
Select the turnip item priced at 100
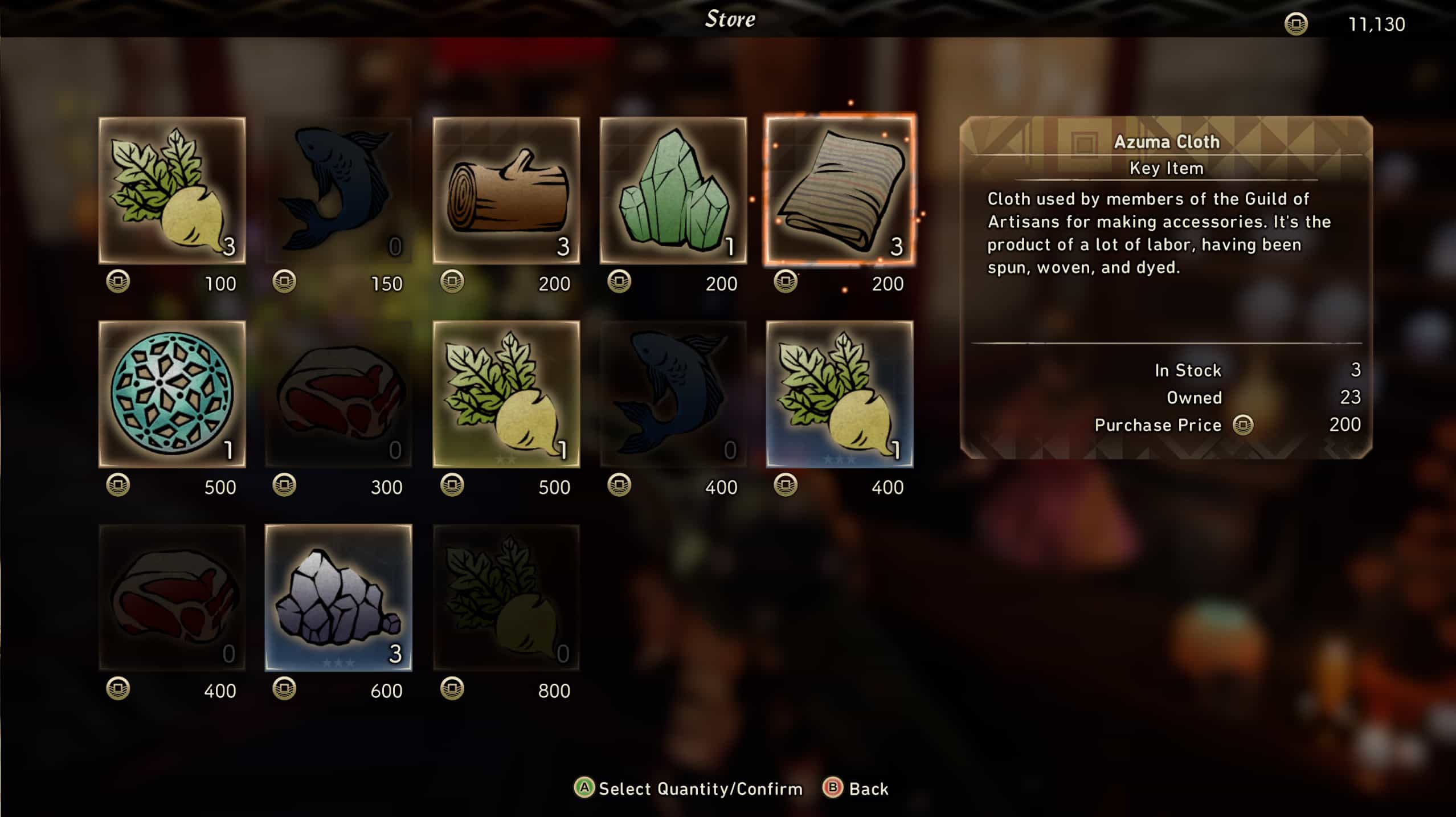point(172,190)
